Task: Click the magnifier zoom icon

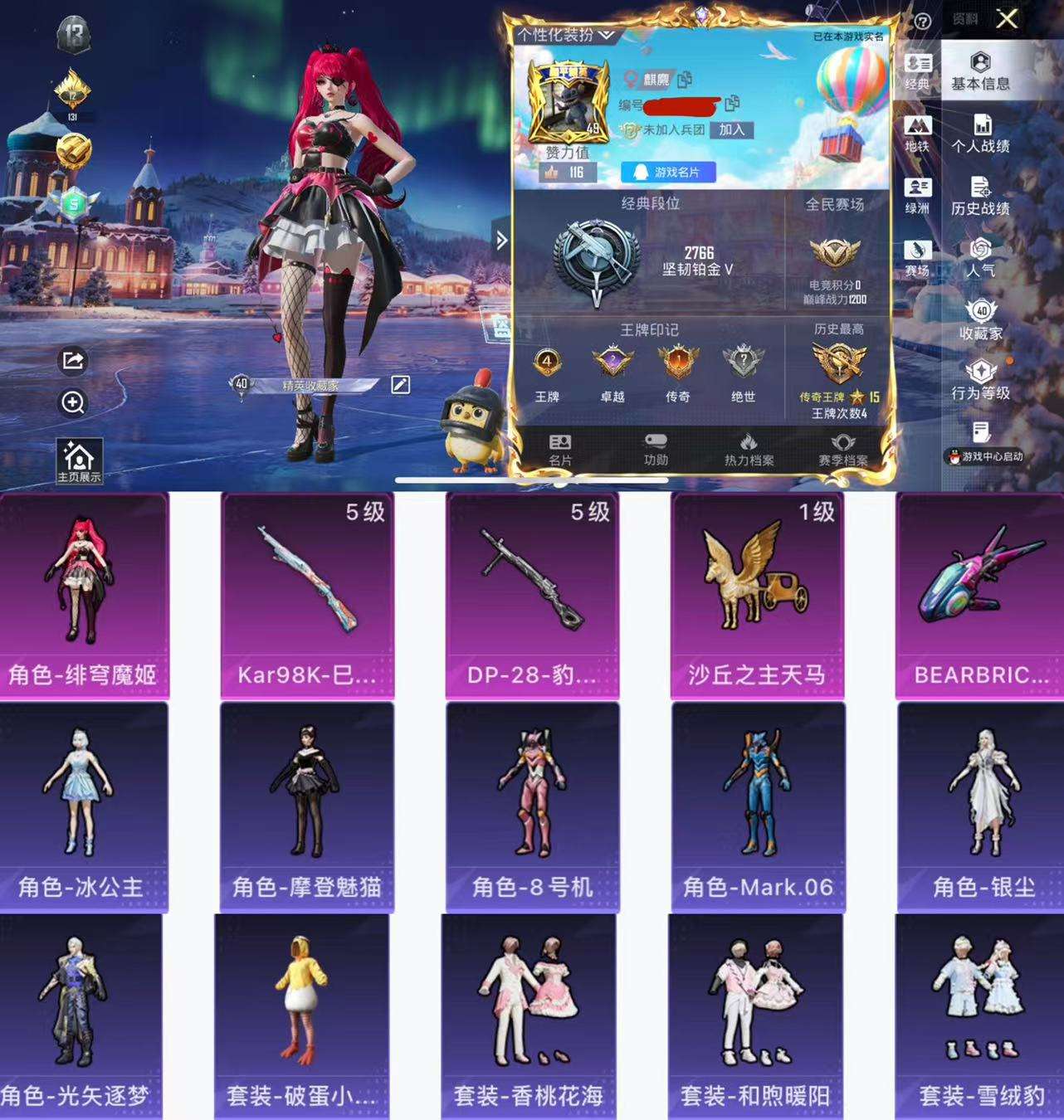Action: click(75, 404)
